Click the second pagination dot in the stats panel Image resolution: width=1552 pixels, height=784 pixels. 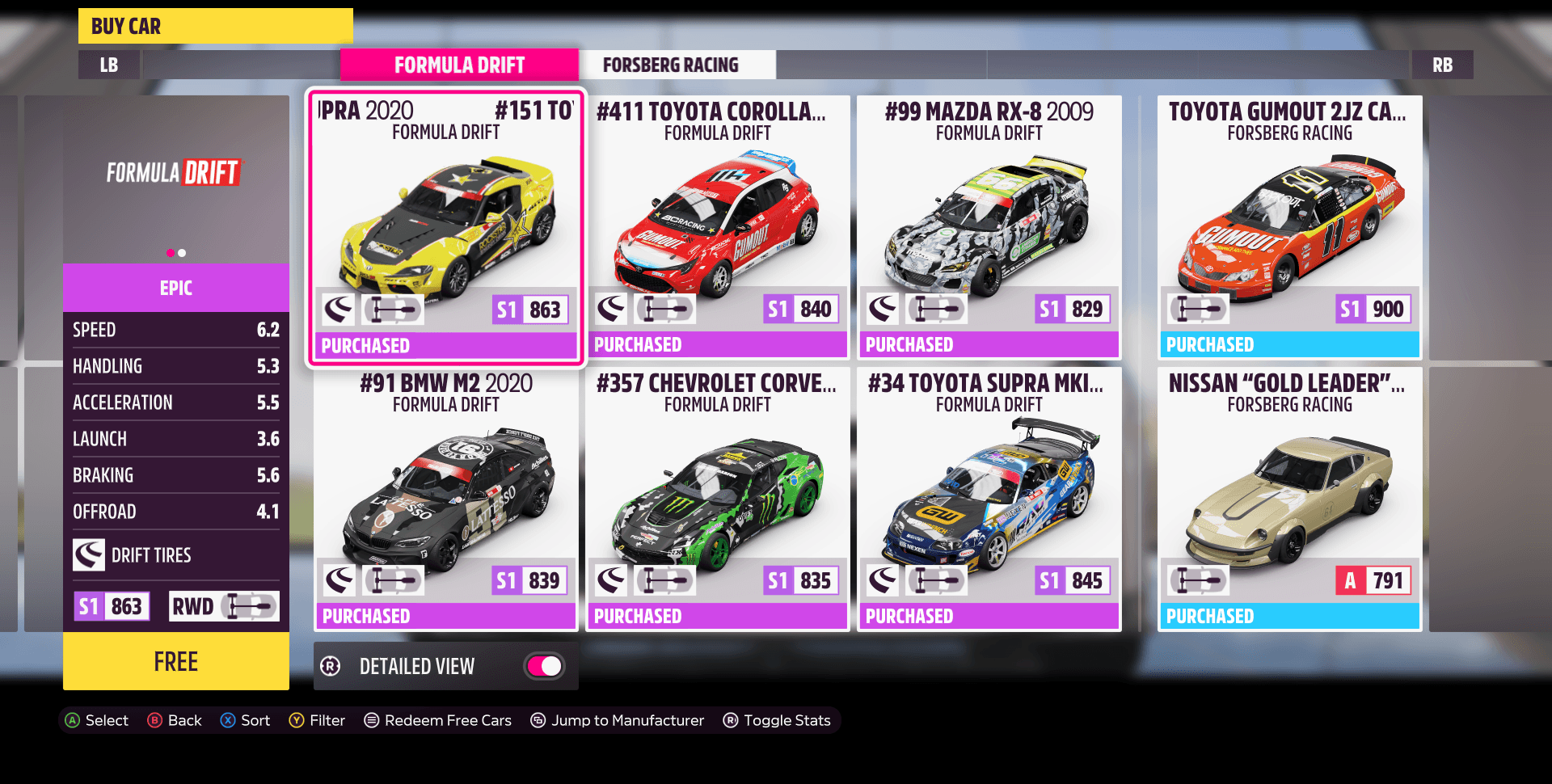click(x=182, y=252)
